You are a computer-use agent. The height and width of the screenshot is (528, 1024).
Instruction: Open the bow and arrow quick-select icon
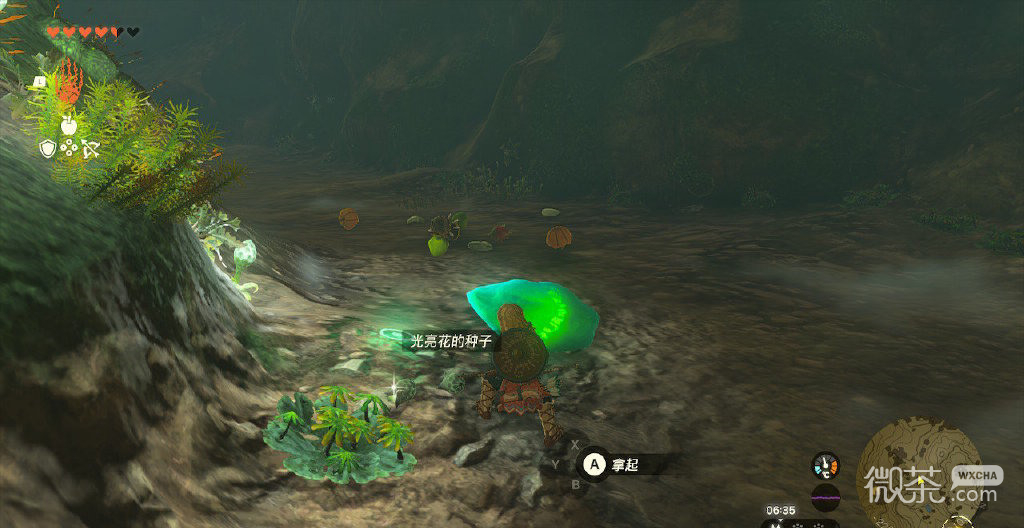tap(91, 149)
